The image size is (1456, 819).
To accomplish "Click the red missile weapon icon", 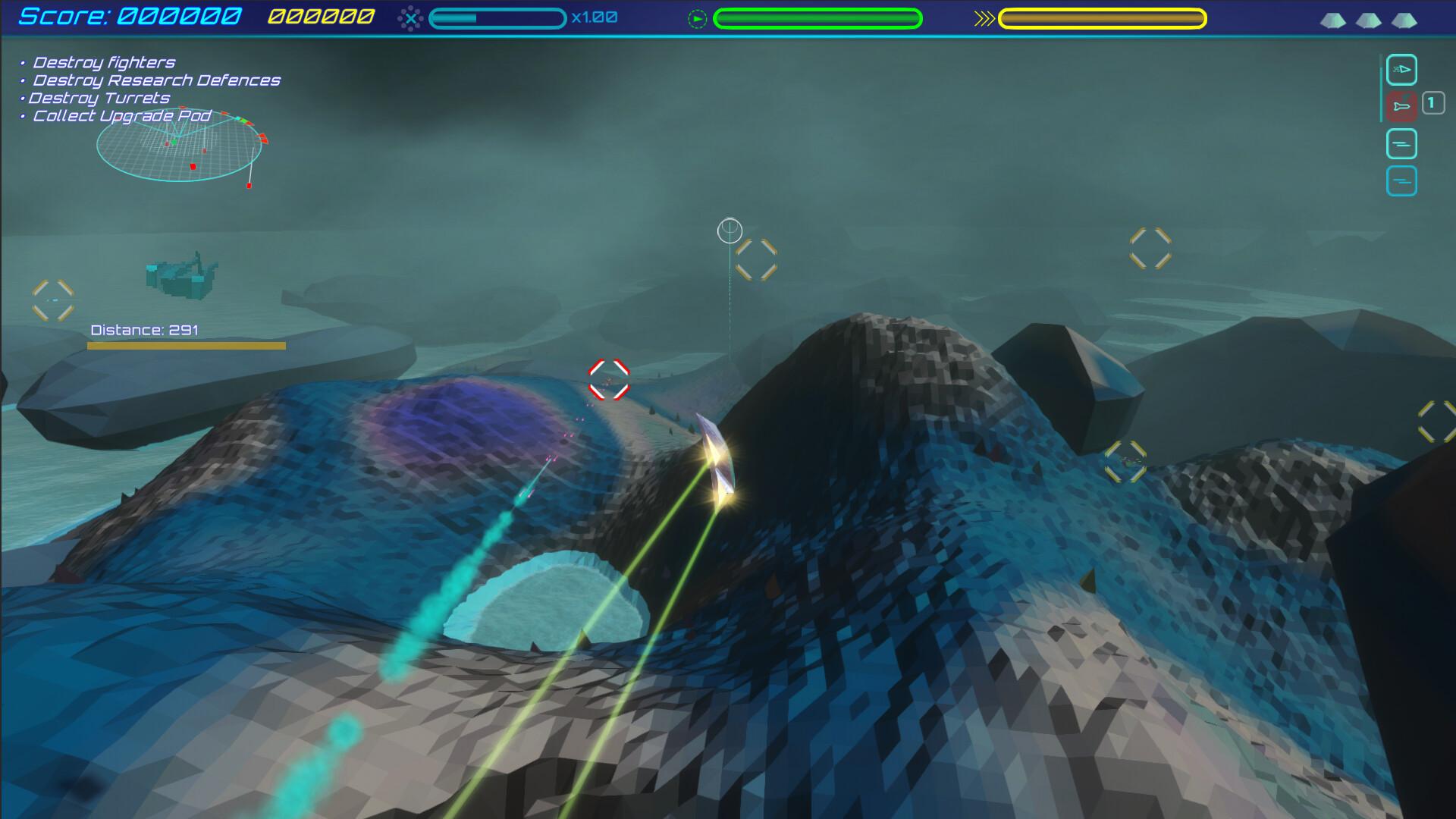I will (x=1402, y=105).
